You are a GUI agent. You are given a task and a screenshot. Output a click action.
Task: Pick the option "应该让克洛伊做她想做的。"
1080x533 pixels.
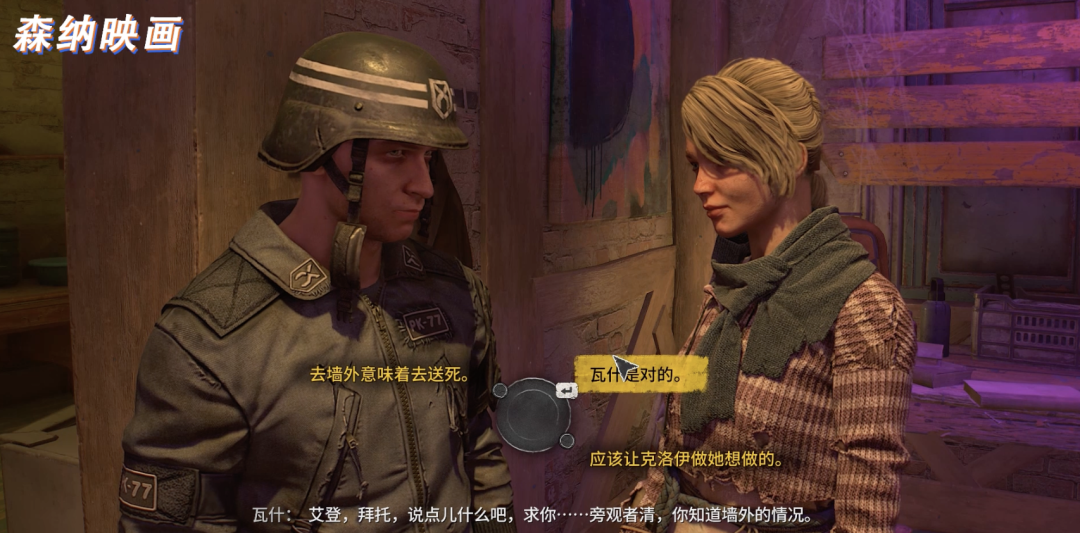[x=685, y=460]
